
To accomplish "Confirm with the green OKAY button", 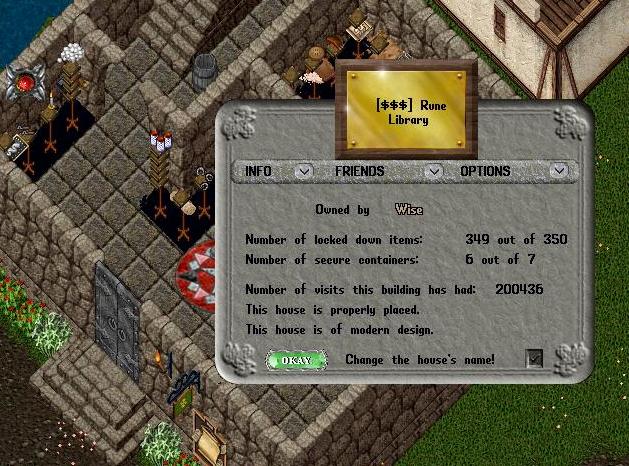I will (296, 360).
